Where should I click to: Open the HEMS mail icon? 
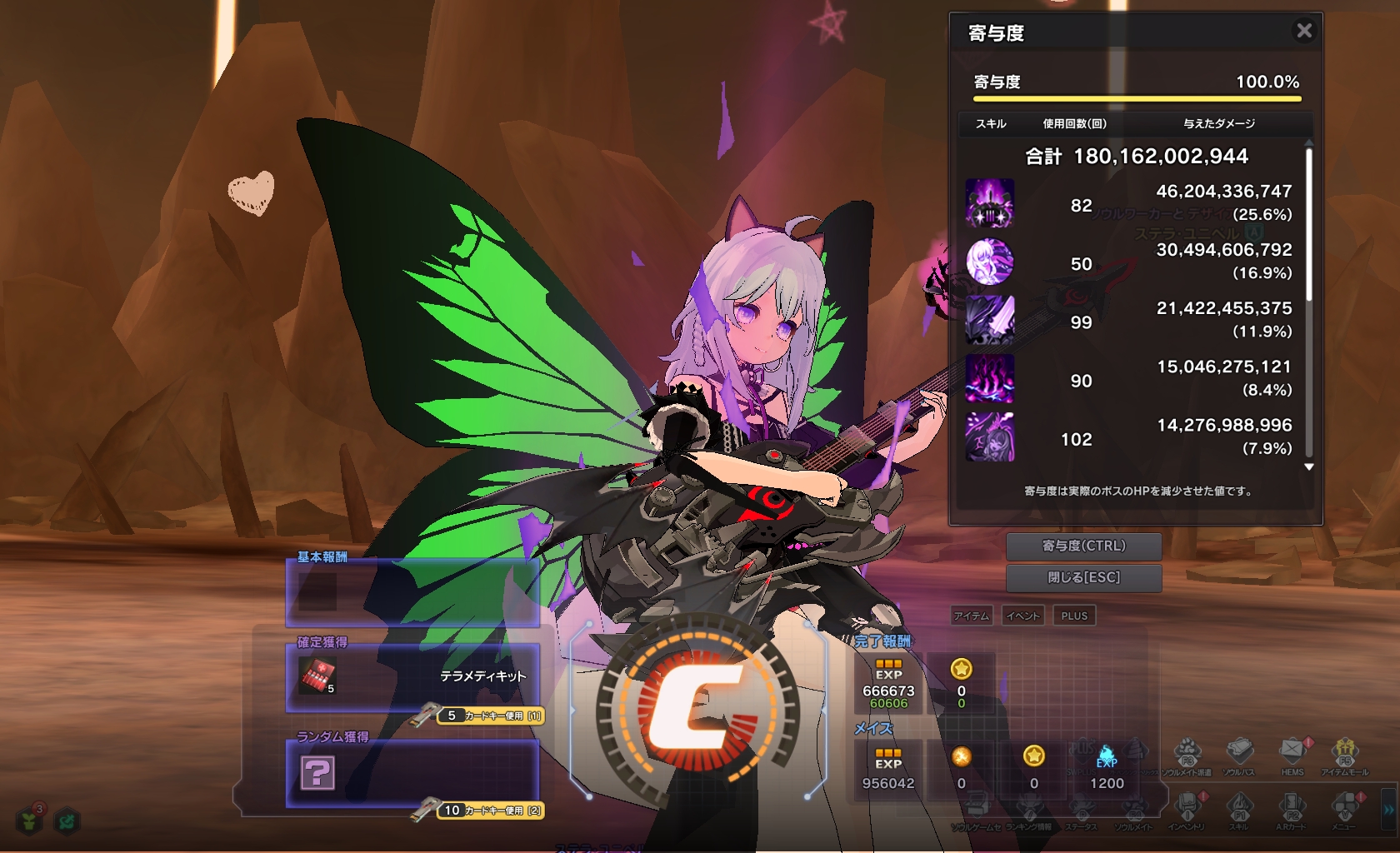pyautogui.click(x=1292, y=751)
